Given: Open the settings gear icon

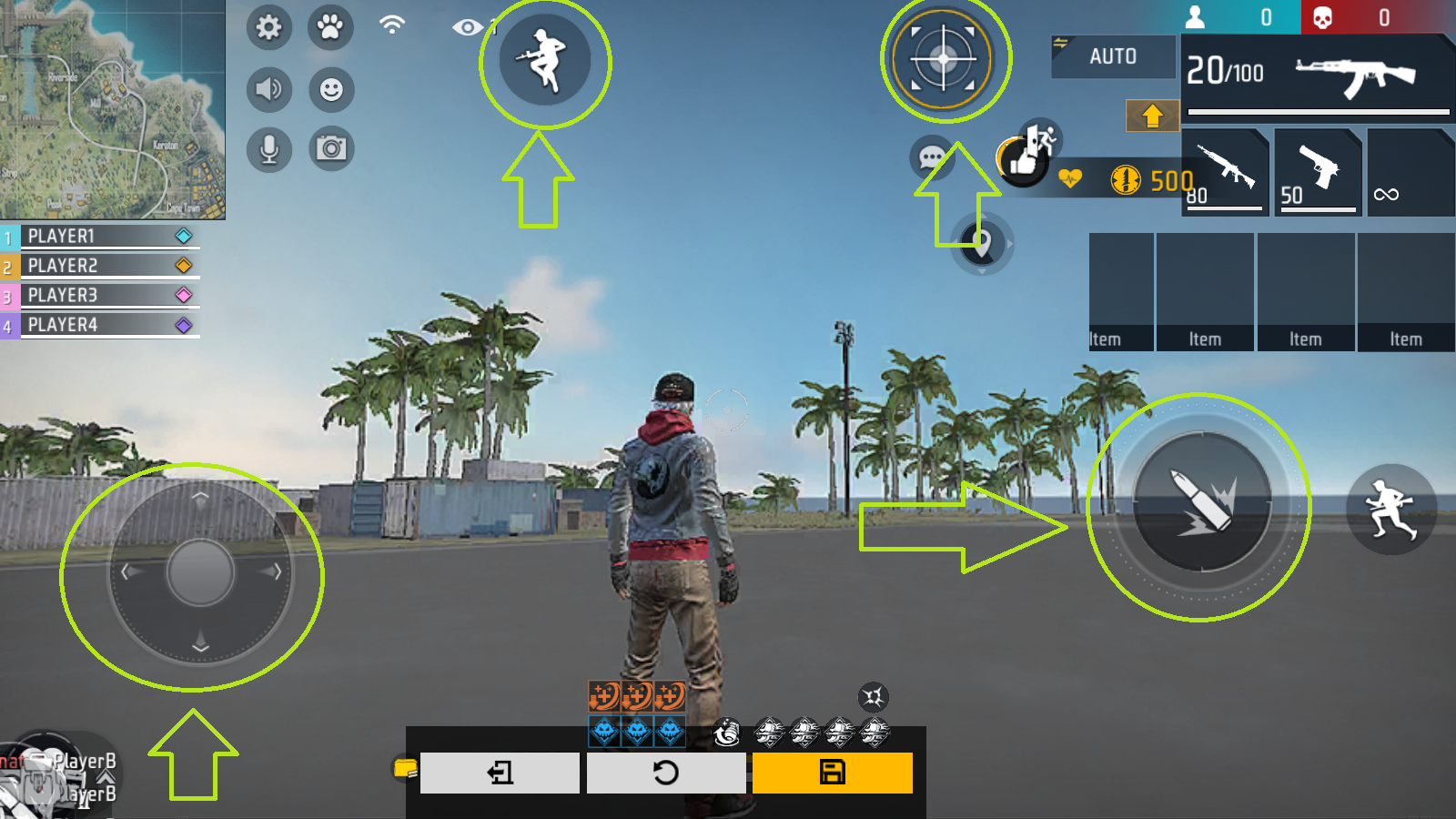Looking at the screenshot, I should [x=268, y=27].
